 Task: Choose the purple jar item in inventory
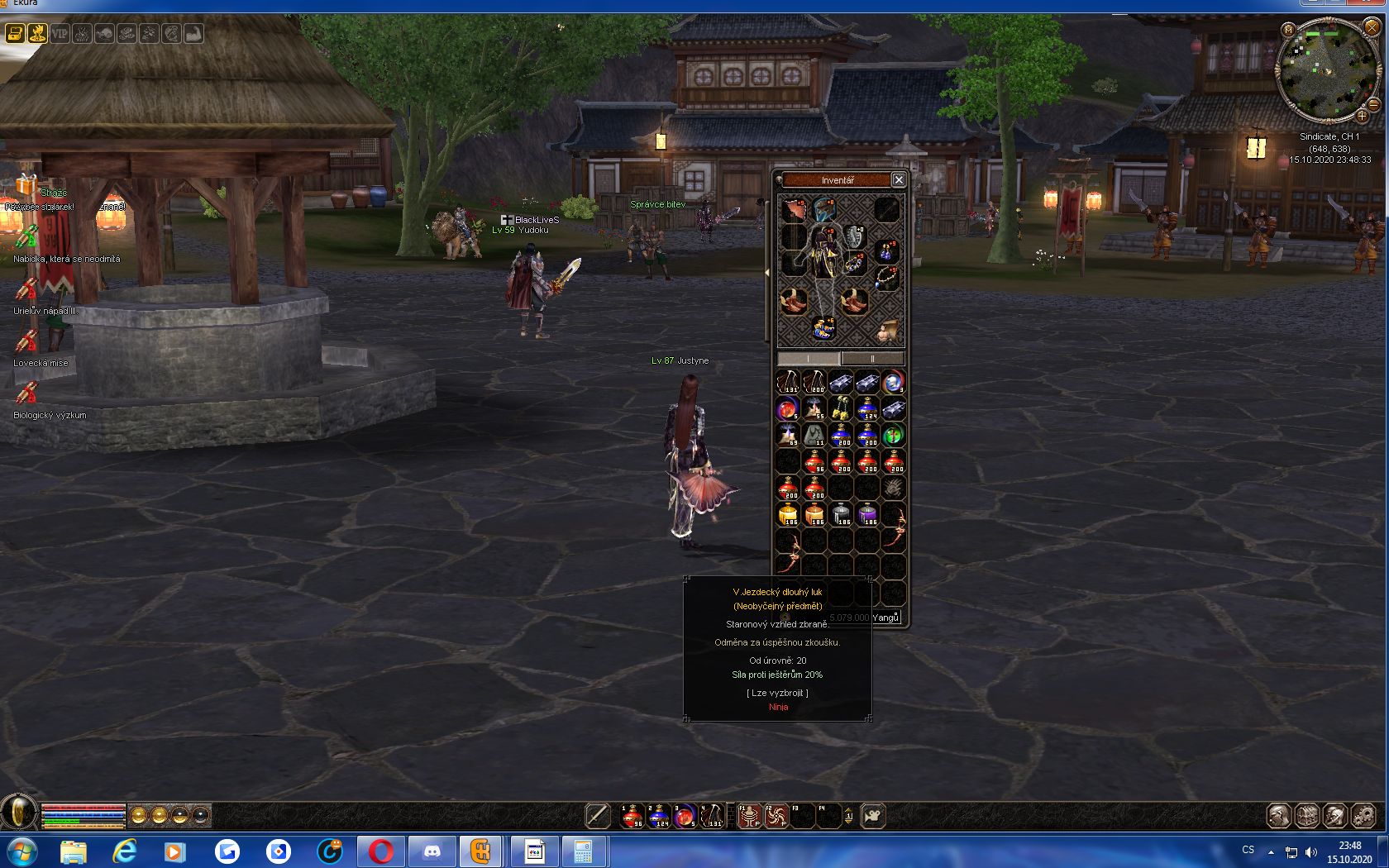(867, 514)
